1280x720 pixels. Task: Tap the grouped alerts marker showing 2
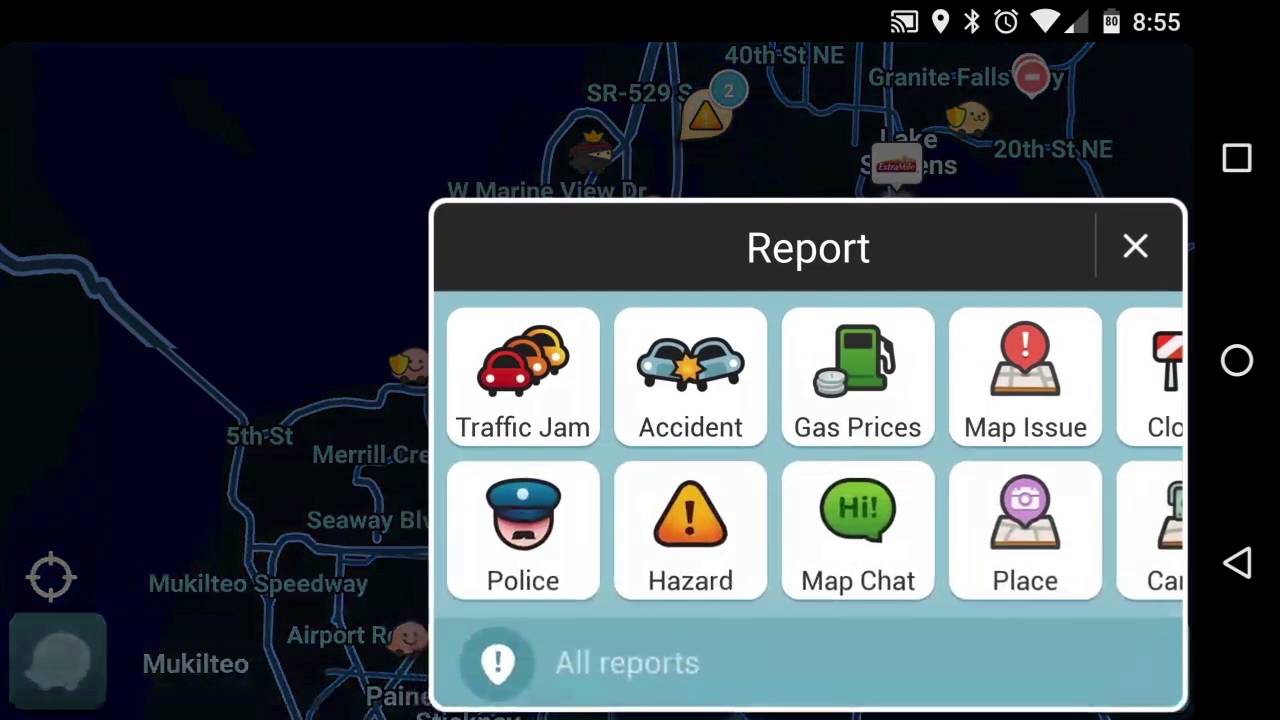[728, 91]
